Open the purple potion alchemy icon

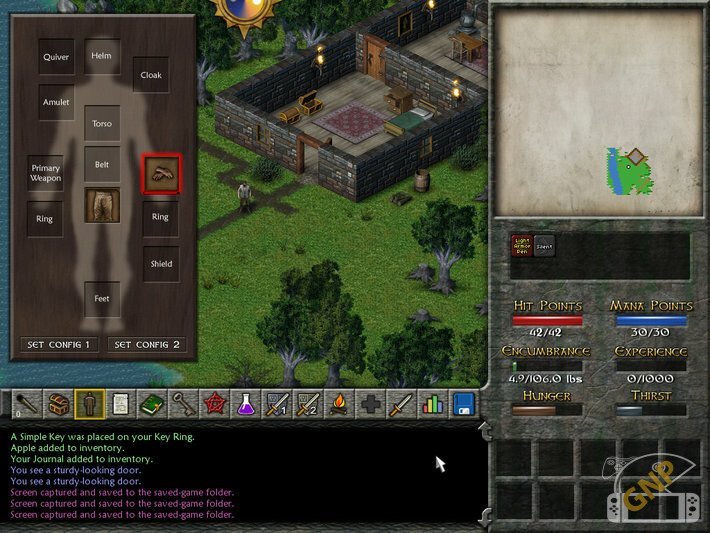244,404
